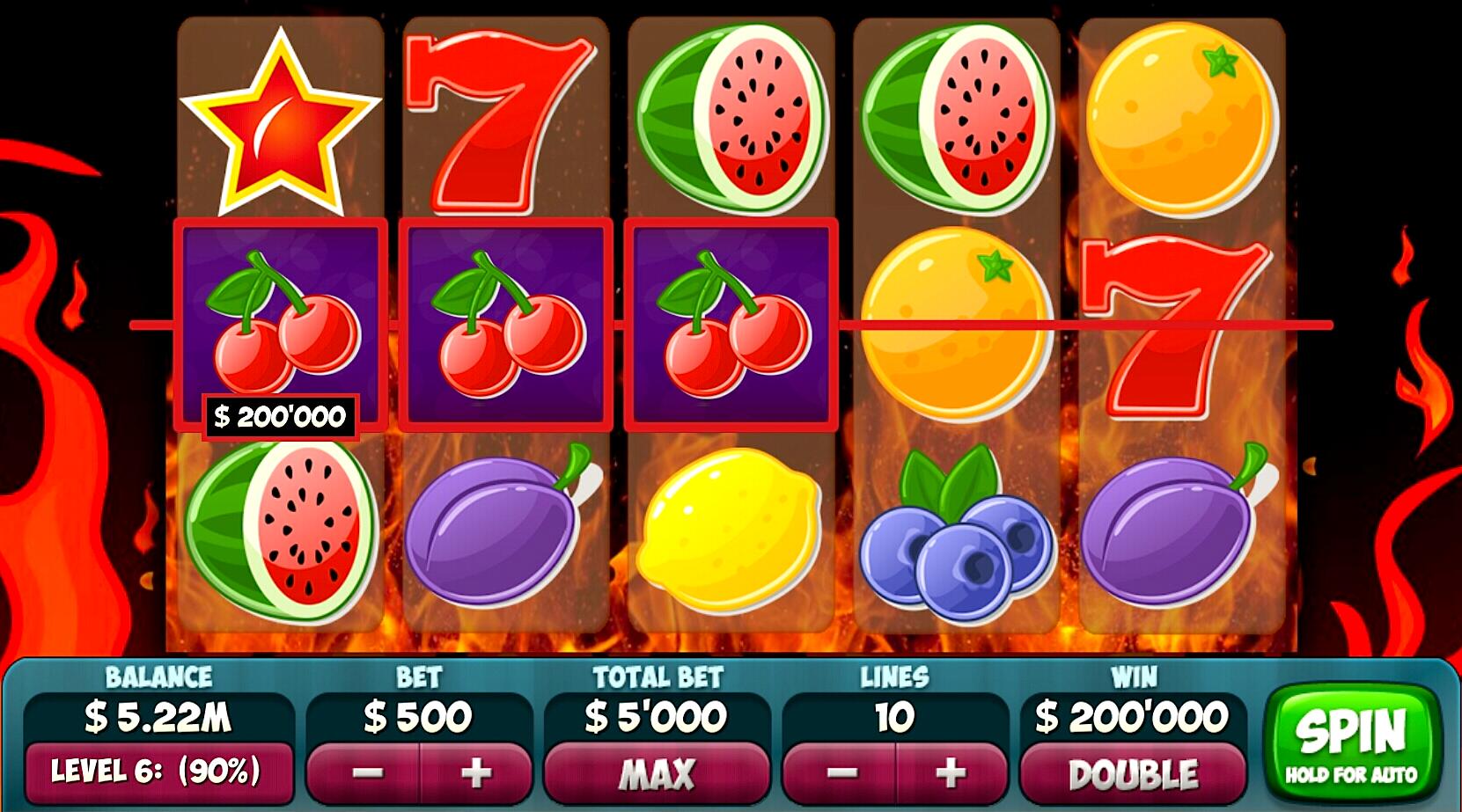Open the Level 6 (90%) progress badge
Image resolution: width=1462 pixels, height=812 pixels.
click(x=160, y=774)
